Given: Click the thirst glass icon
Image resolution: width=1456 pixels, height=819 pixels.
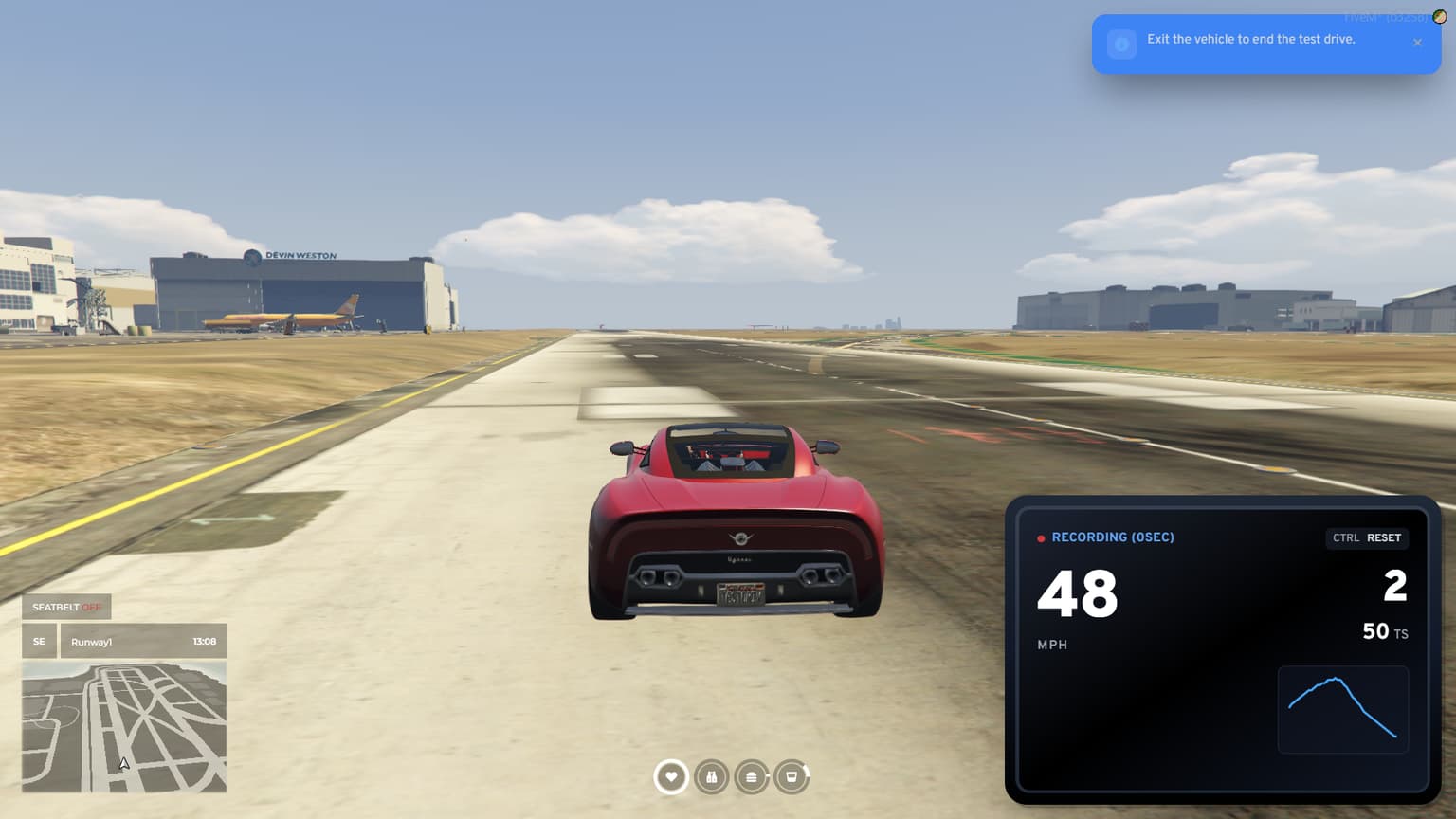Looking at the screenshot, I should click(x=792, y=776).
